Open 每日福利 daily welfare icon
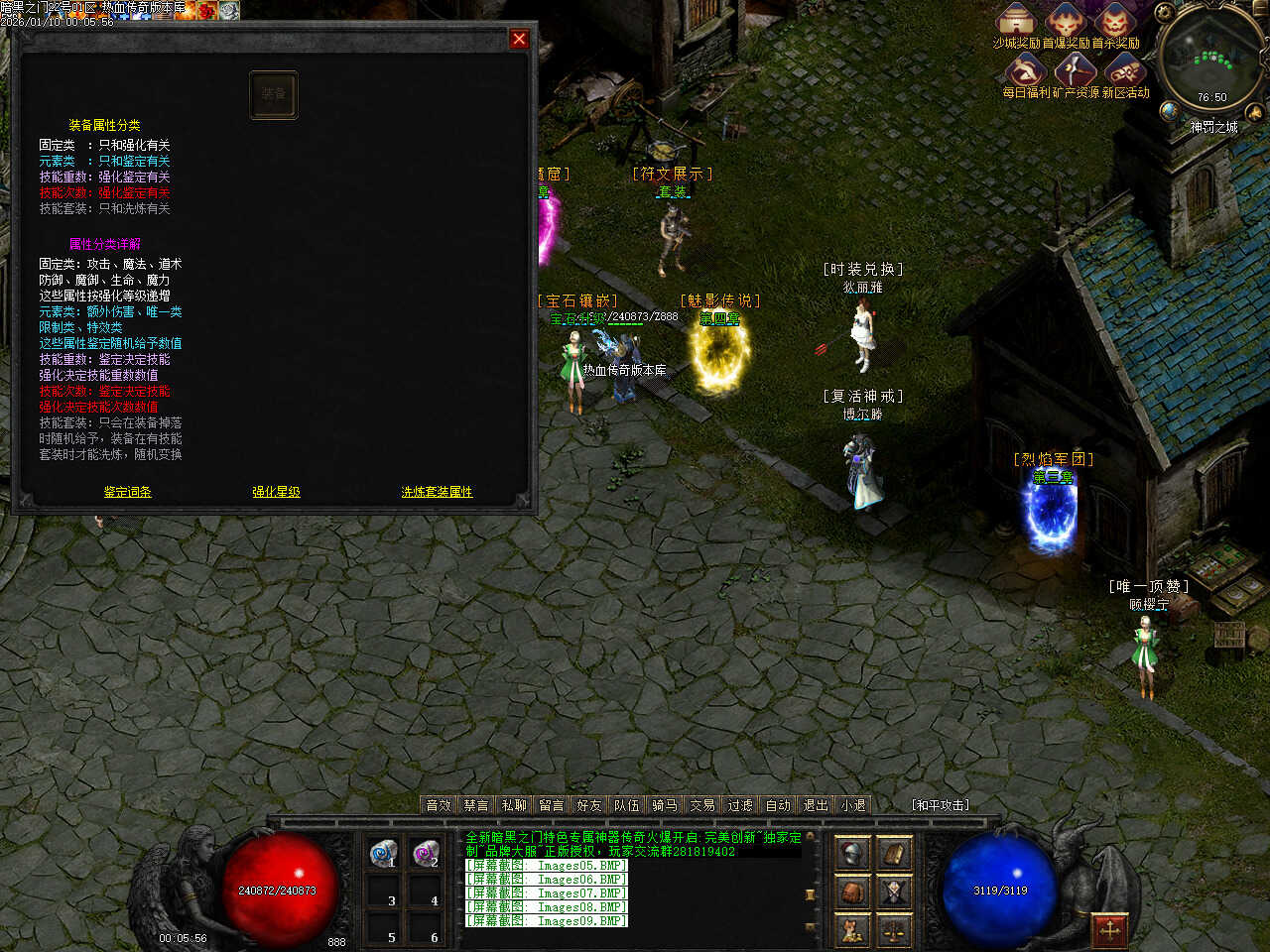The width and height of the screenshot is (1270, 952). coord(1025,69)
